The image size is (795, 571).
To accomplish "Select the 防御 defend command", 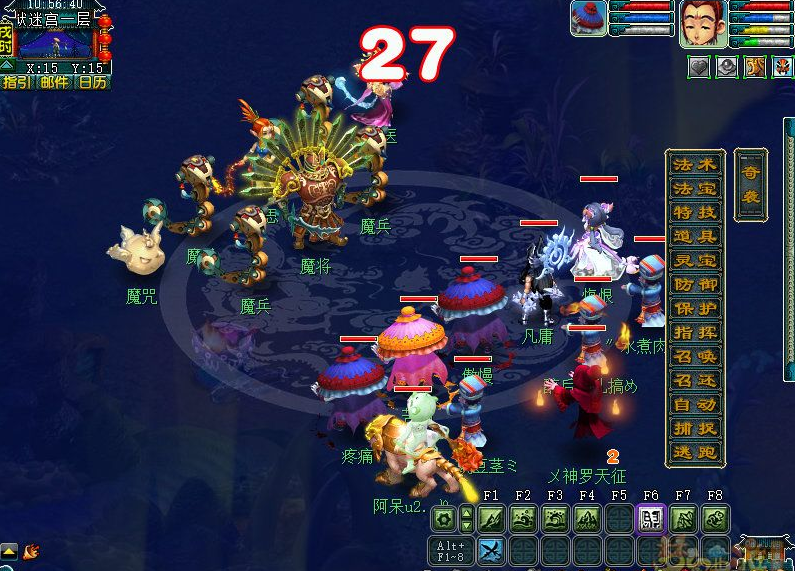I will tap(694, 285).
